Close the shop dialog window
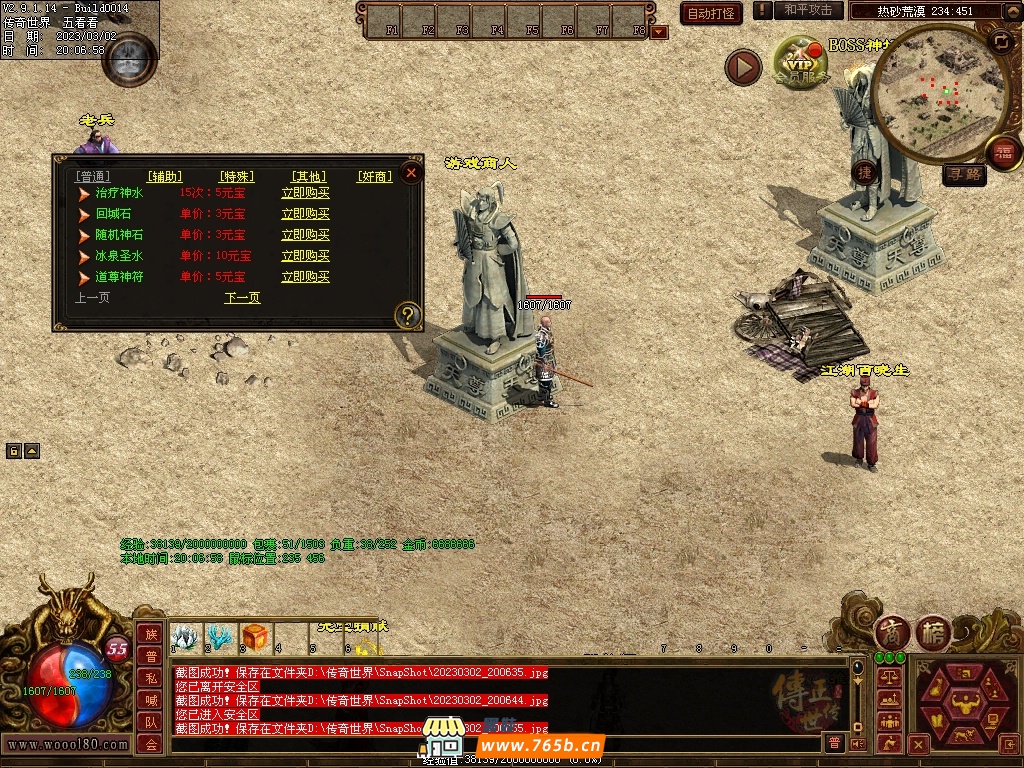The width and height of the screenshot is (1024, 768). coord(410,173)
